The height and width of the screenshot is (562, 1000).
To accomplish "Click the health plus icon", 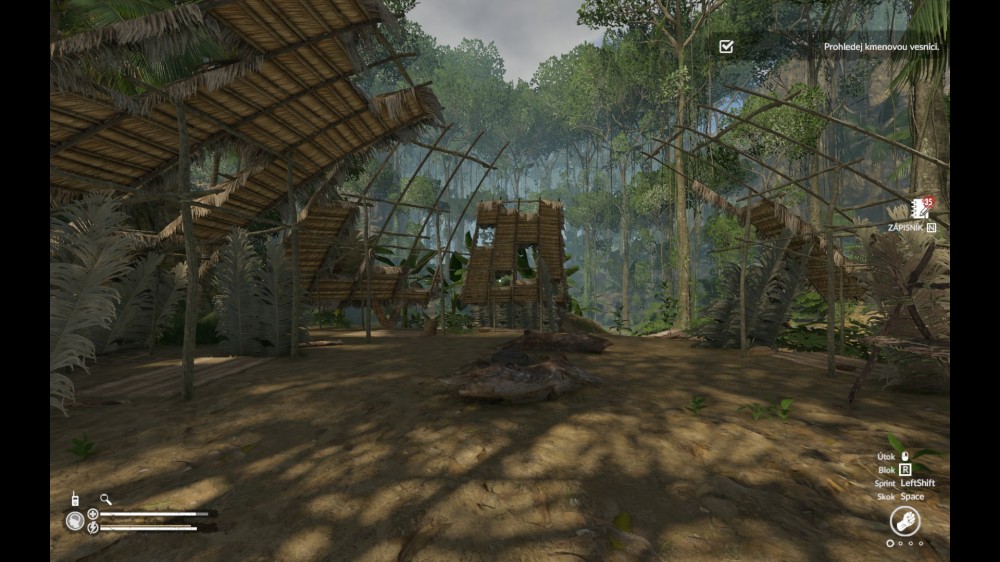I will point(93,514).
